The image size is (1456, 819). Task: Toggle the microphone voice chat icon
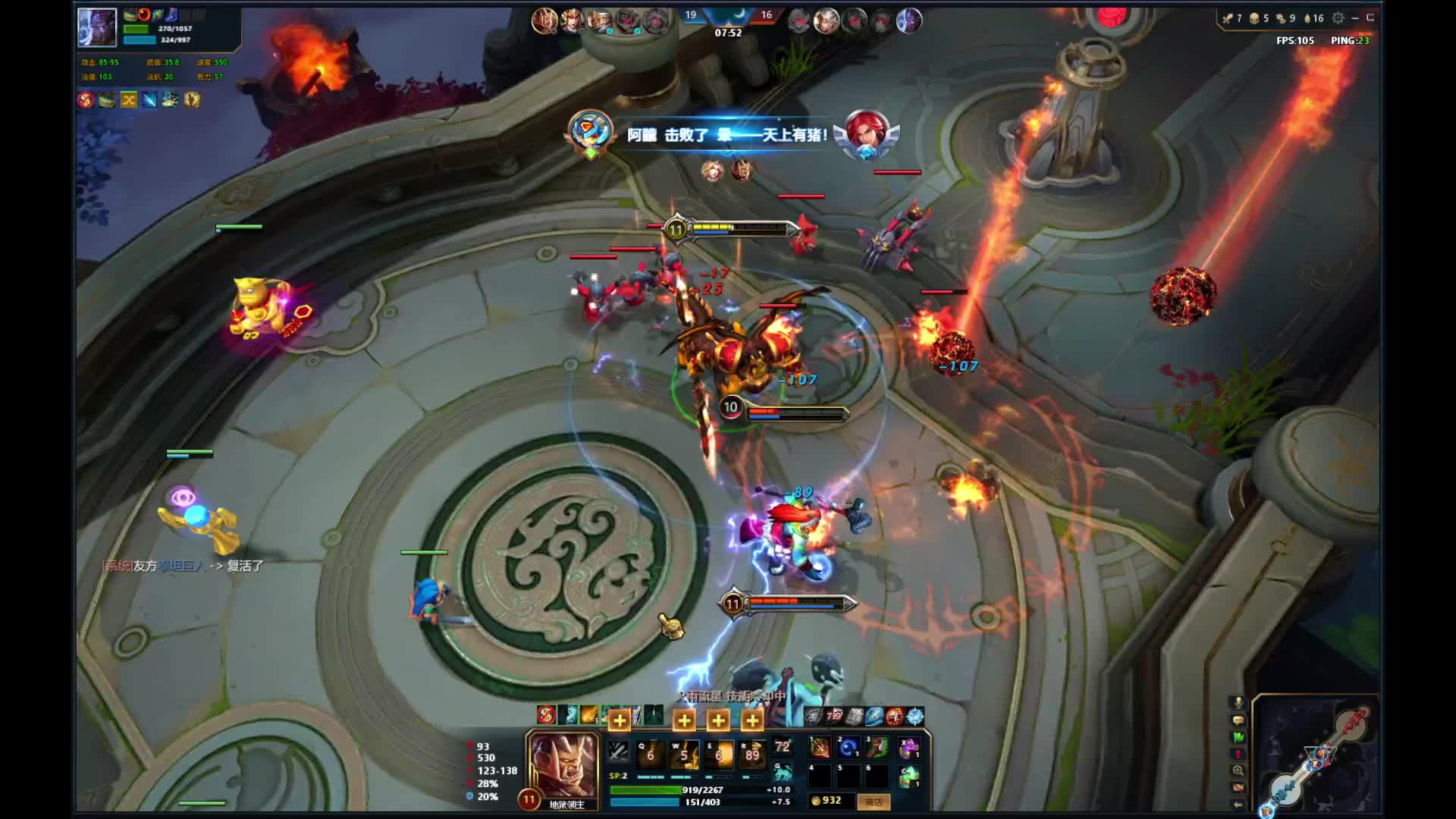coord(1238,703)
